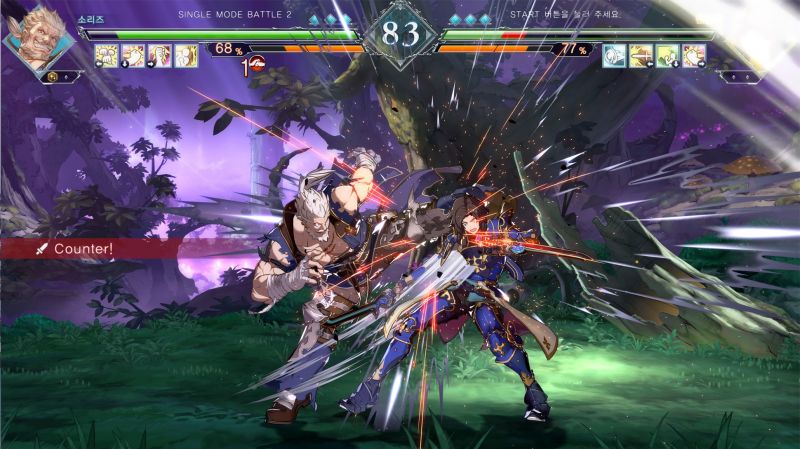The image size is (800, 449).
Task: Select Soriz's twin fists skill icon
Action: (x=106, y=56)
